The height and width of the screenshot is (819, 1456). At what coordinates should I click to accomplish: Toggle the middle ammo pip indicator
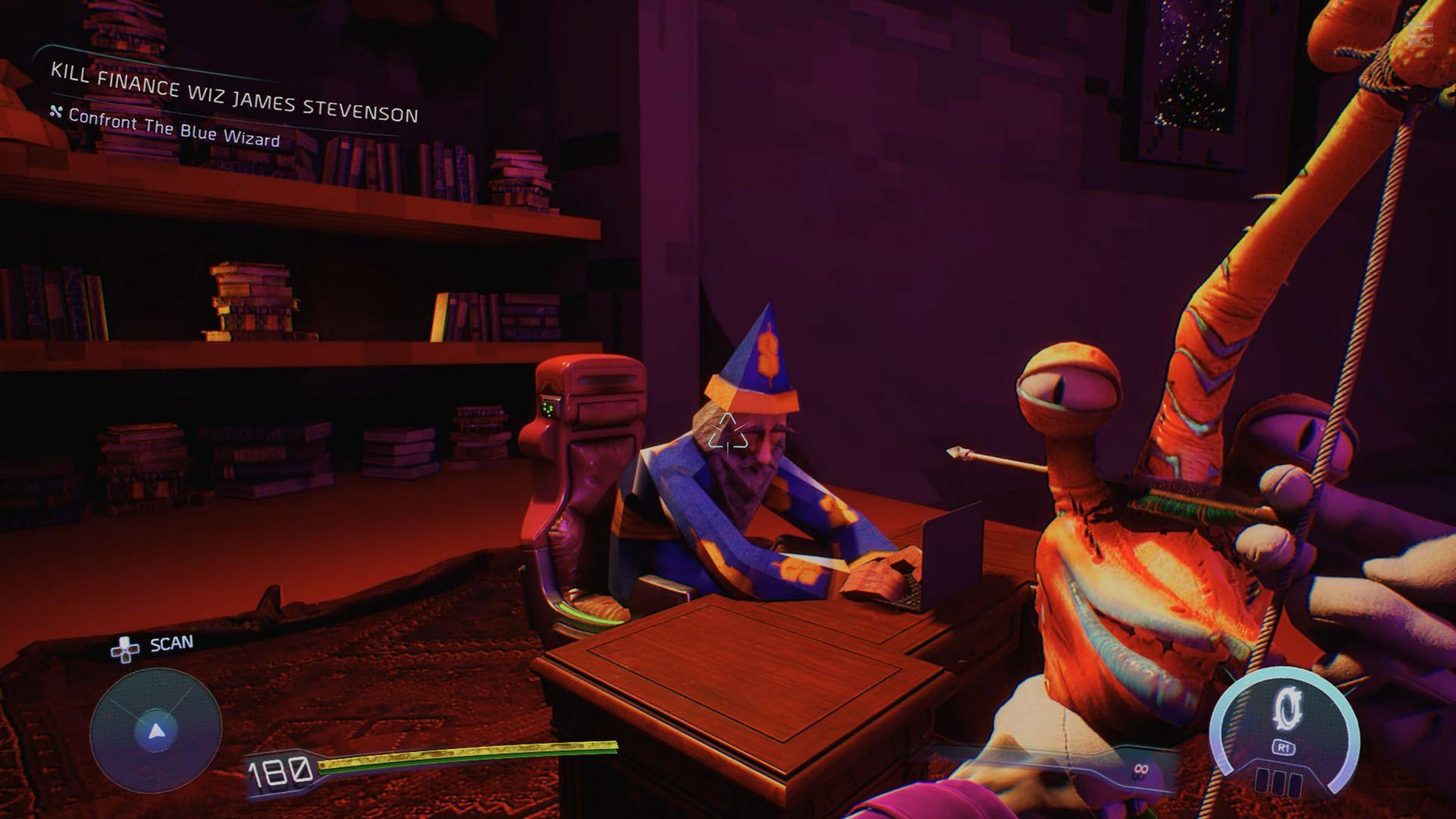point(1279,783)
